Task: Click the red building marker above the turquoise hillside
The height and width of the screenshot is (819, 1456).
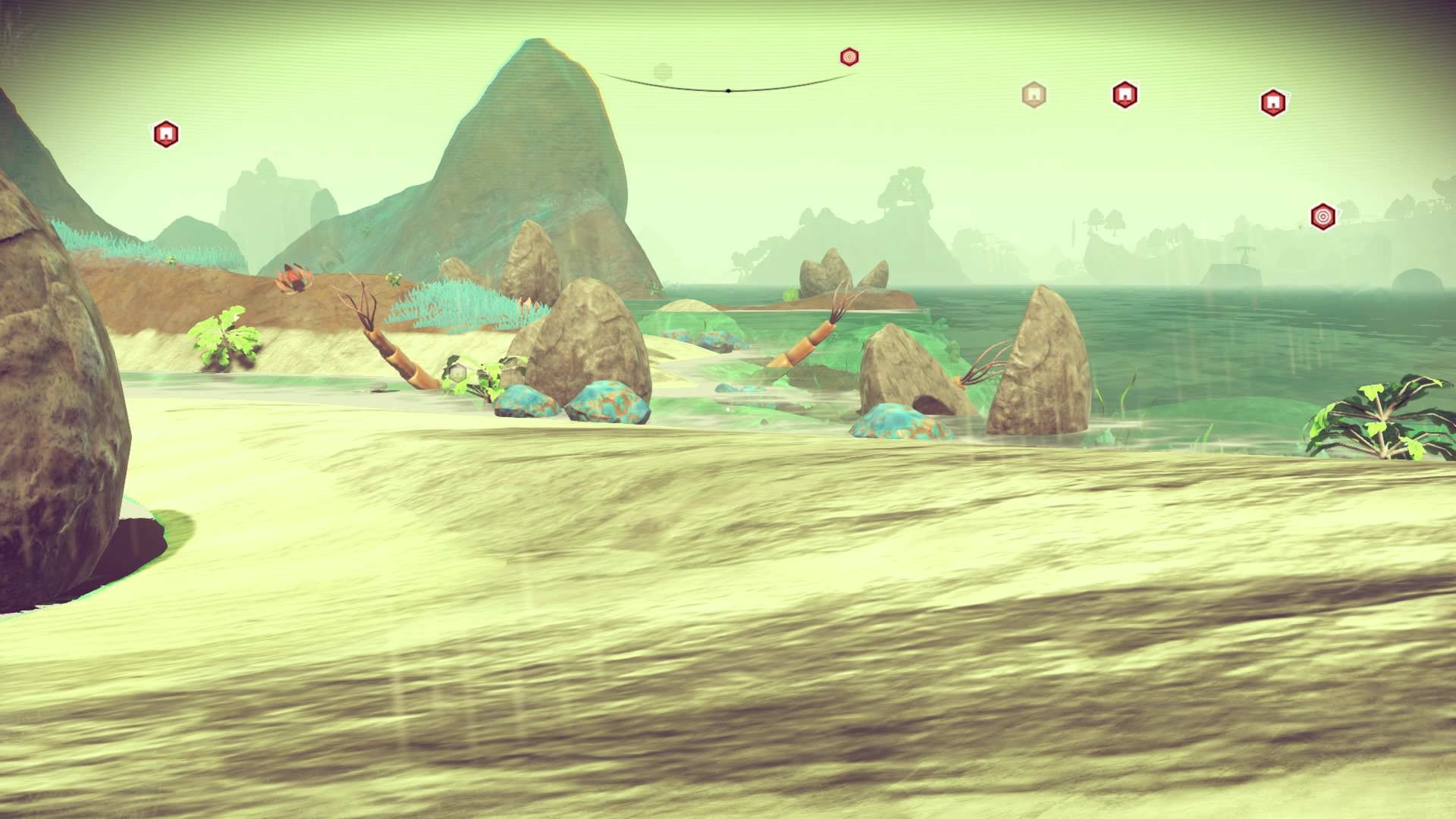Action: [x=165, y=134]
